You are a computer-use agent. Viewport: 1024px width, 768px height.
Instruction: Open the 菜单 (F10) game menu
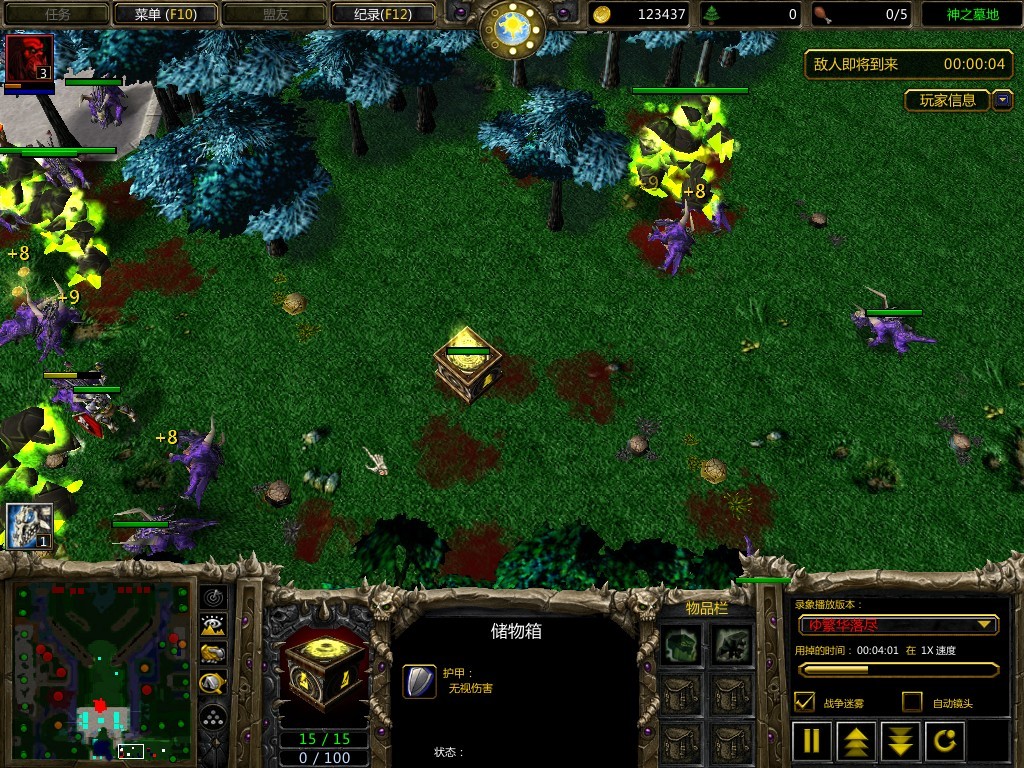pos(165,14)
